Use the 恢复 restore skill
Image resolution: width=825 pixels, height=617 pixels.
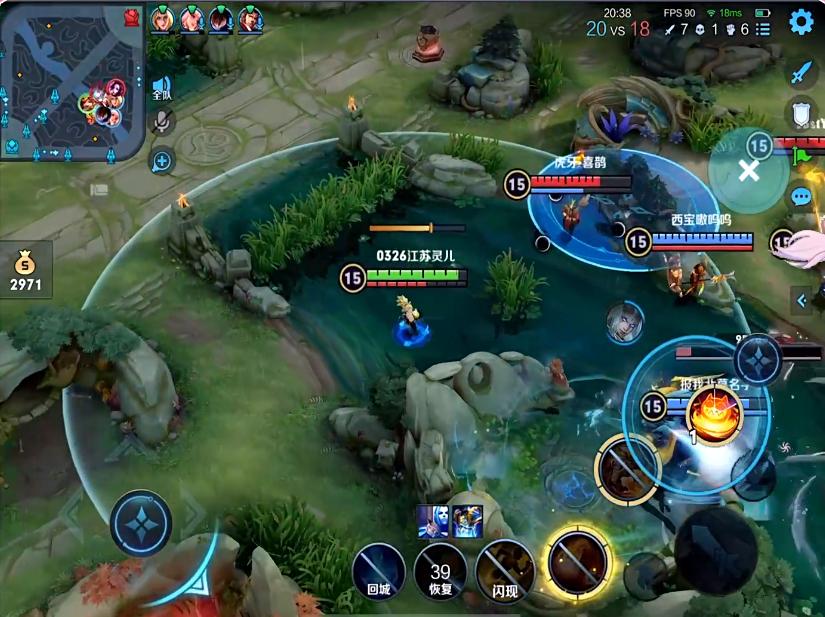coord(440,572)
